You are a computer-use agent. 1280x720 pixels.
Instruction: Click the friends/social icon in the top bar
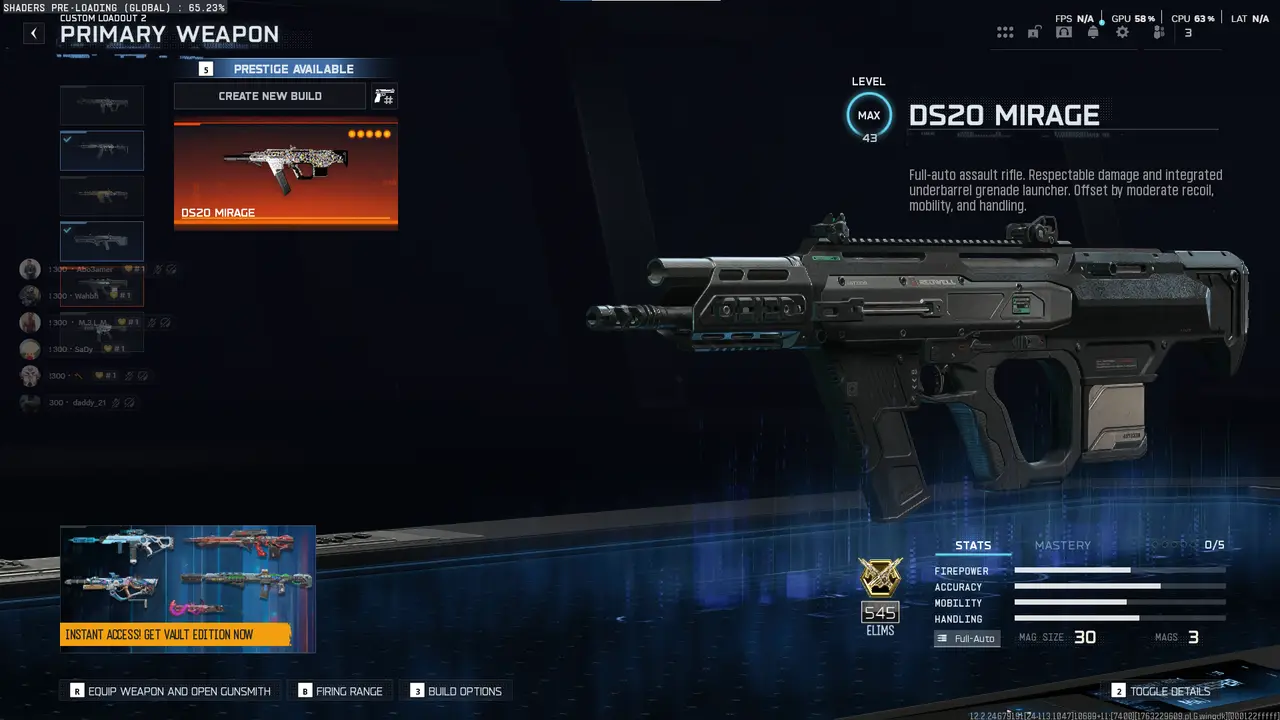1158,31
